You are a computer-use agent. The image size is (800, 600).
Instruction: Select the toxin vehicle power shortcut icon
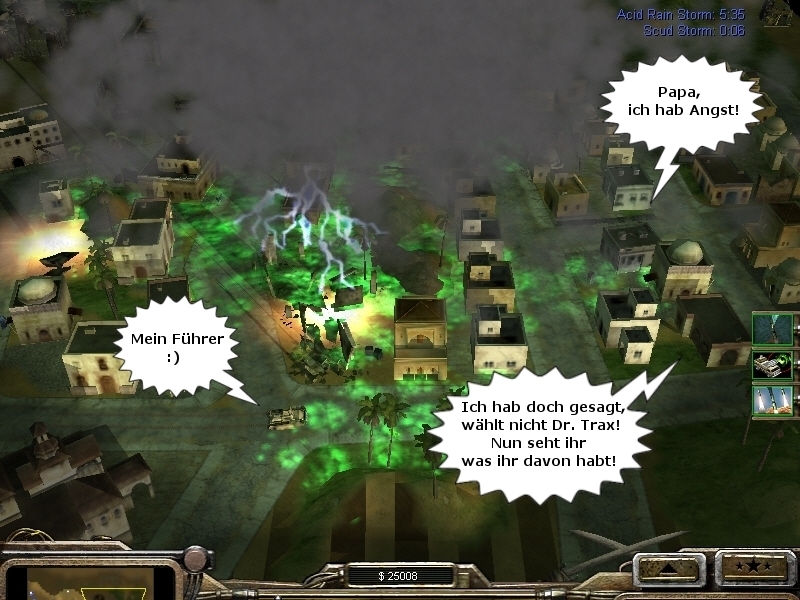click(x=773, y=365)
